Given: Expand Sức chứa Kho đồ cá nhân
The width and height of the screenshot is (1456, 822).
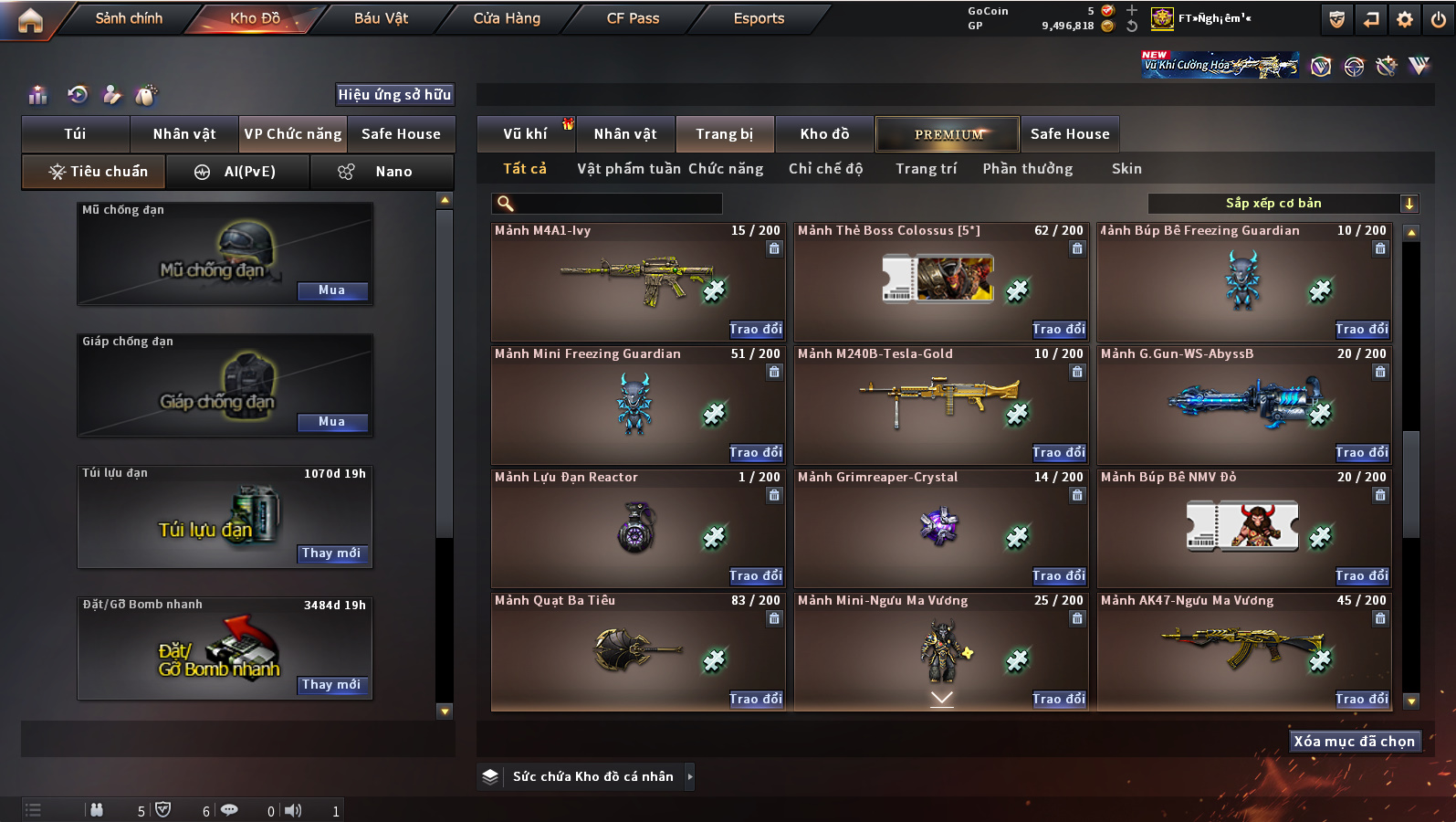Looking at the screenshot, I should pyautogui.click(x=690, y=776).
